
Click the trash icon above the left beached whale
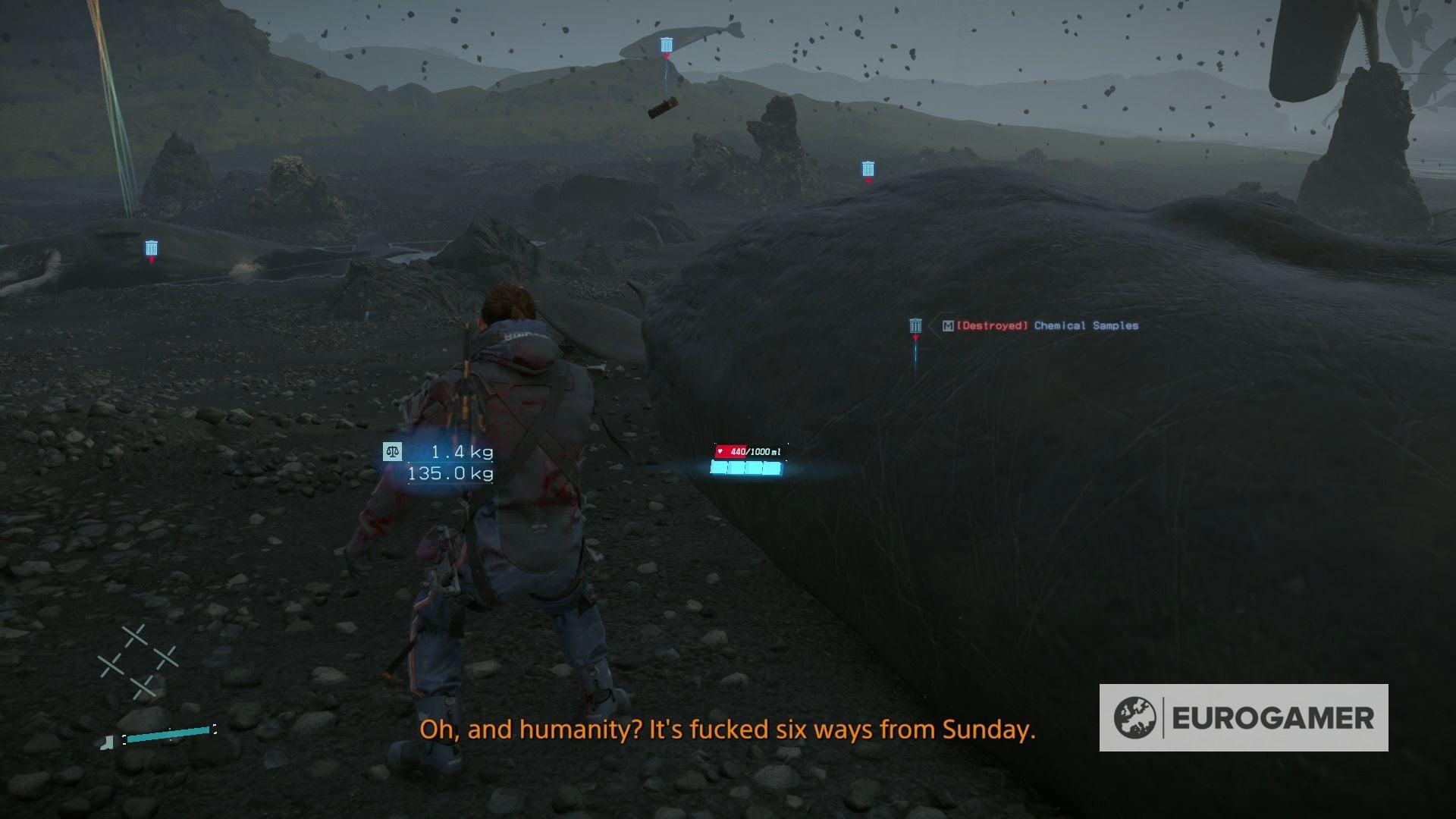pyautogui.click(x=151, y=246)
